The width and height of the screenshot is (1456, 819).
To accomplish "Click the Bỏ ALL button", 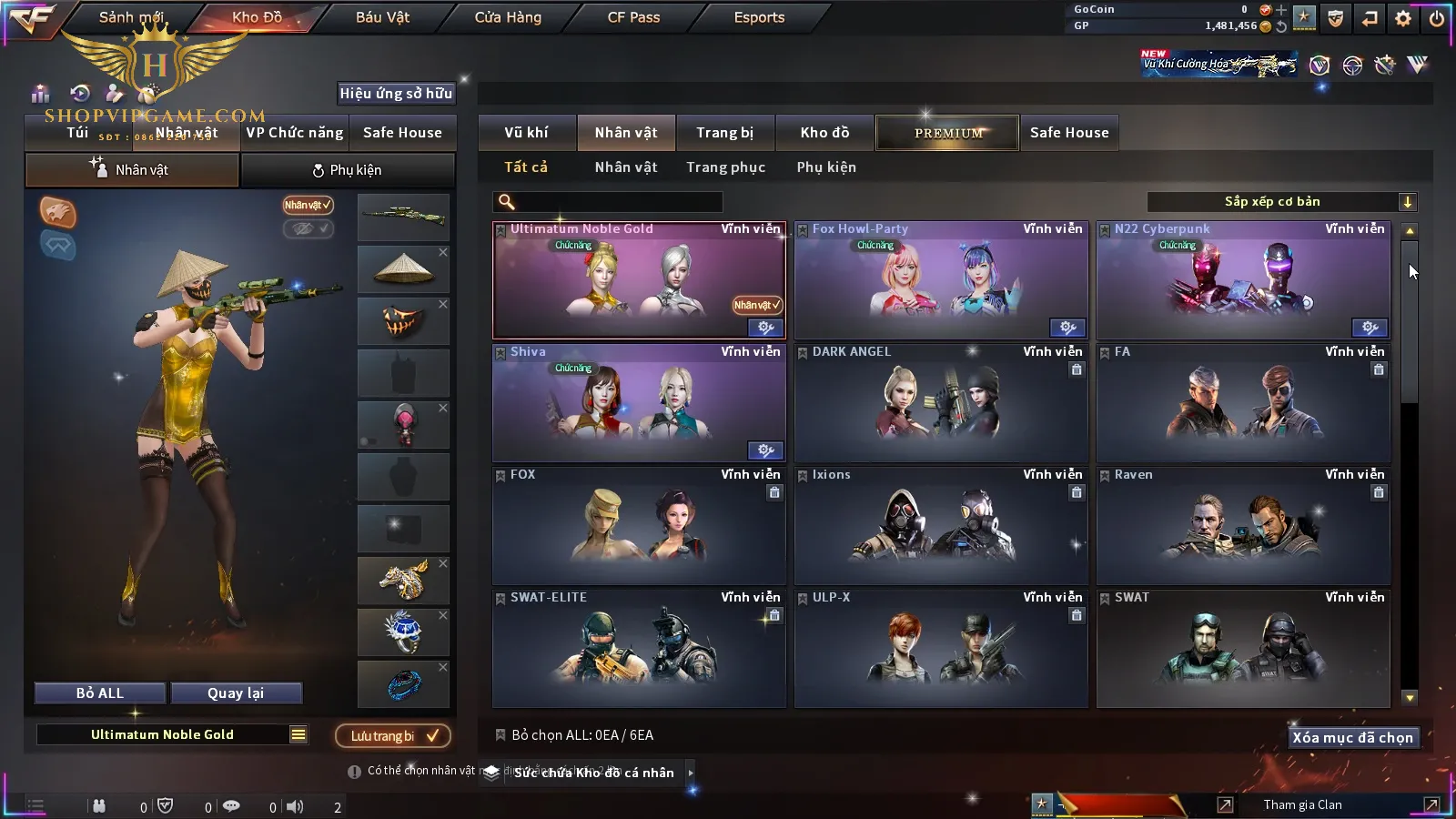I will click(100, 693).
